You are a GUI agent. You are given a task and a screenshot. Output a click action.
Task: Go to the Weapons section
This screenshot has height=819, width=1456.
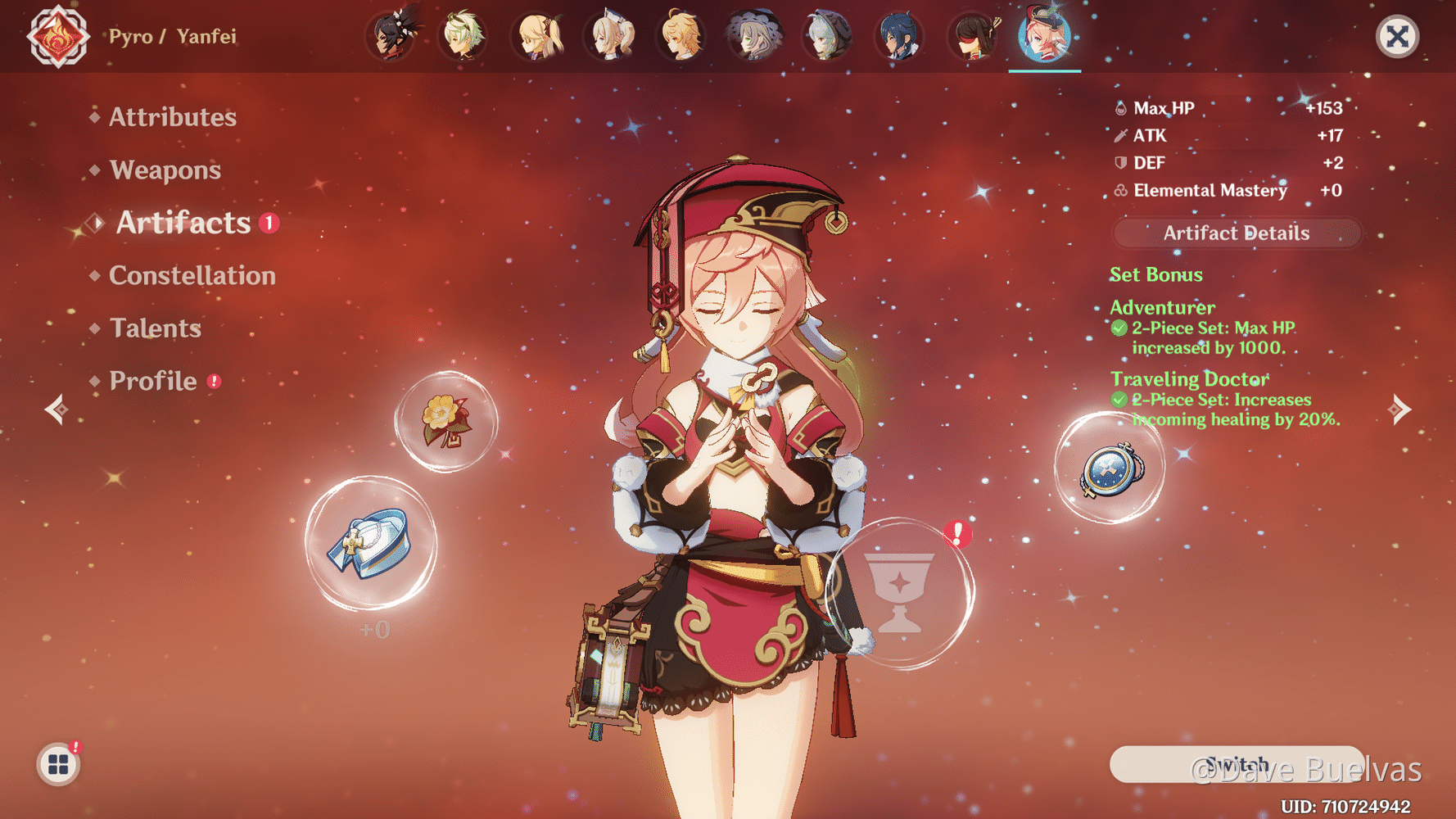coord(165,170)
